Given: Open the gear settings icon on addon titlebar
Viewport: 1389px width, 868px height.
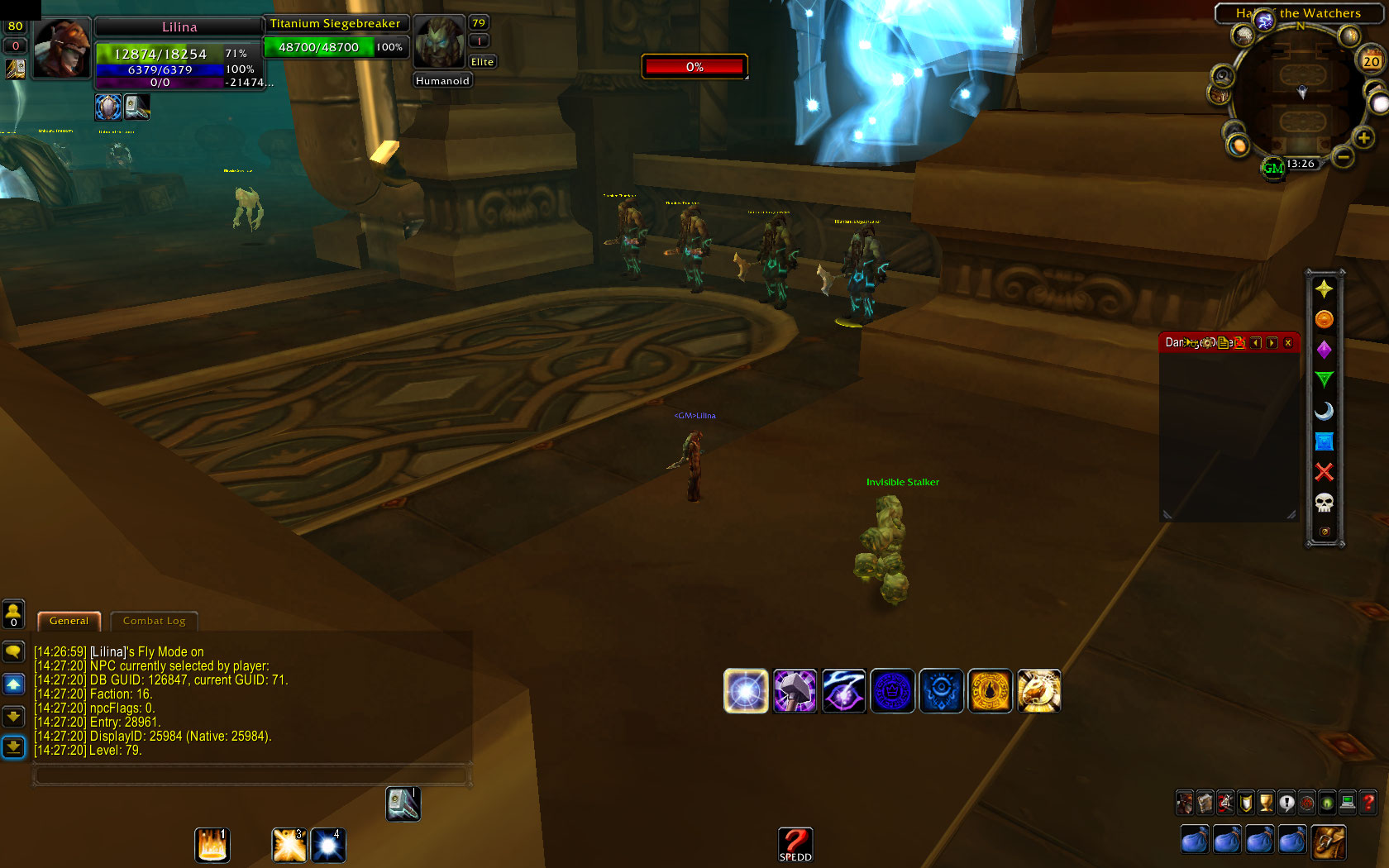Looking at the screenshot, I should (x=1207, y=343).
